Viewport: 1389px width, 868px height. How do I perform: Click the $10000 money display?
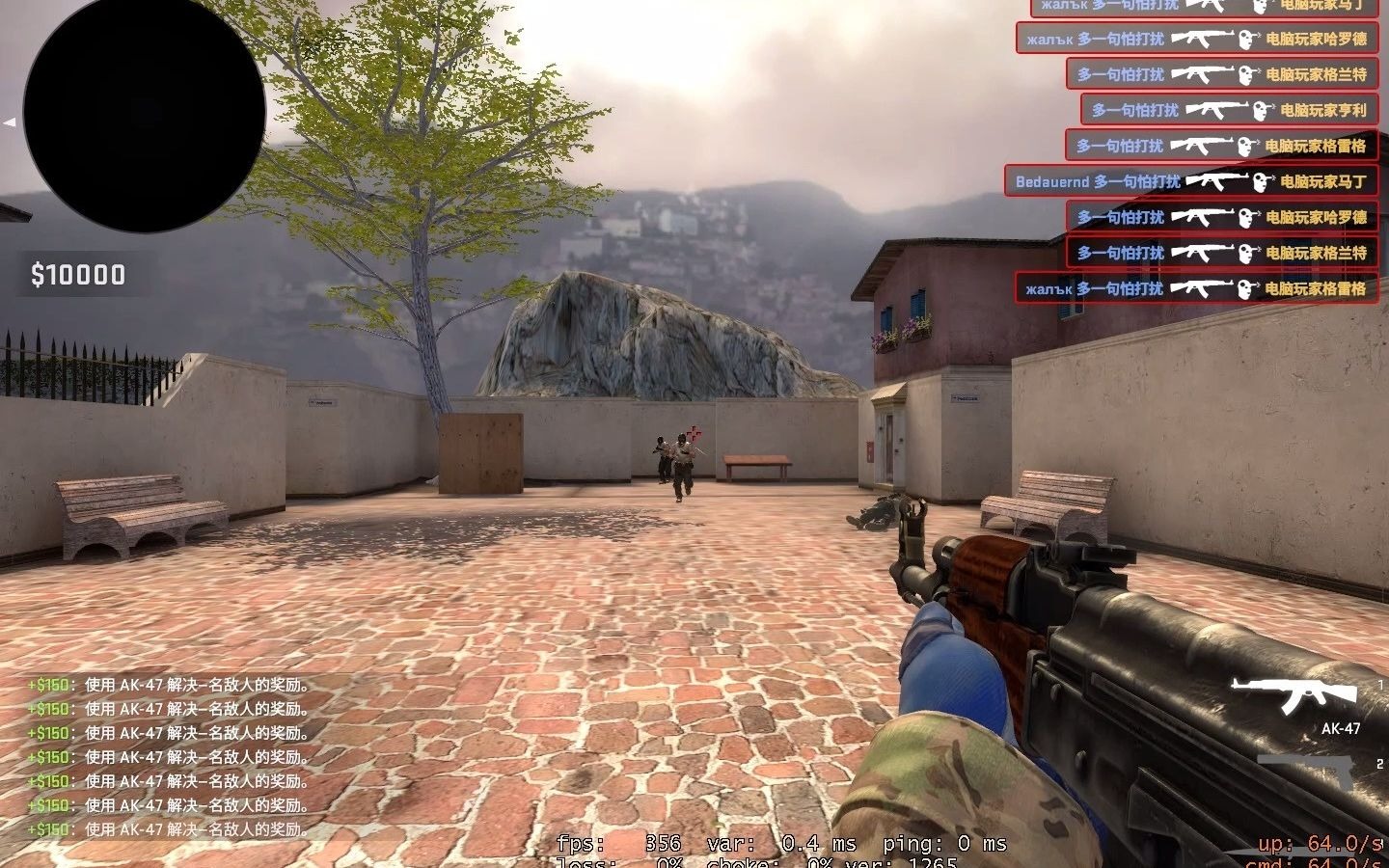[75, 273]
